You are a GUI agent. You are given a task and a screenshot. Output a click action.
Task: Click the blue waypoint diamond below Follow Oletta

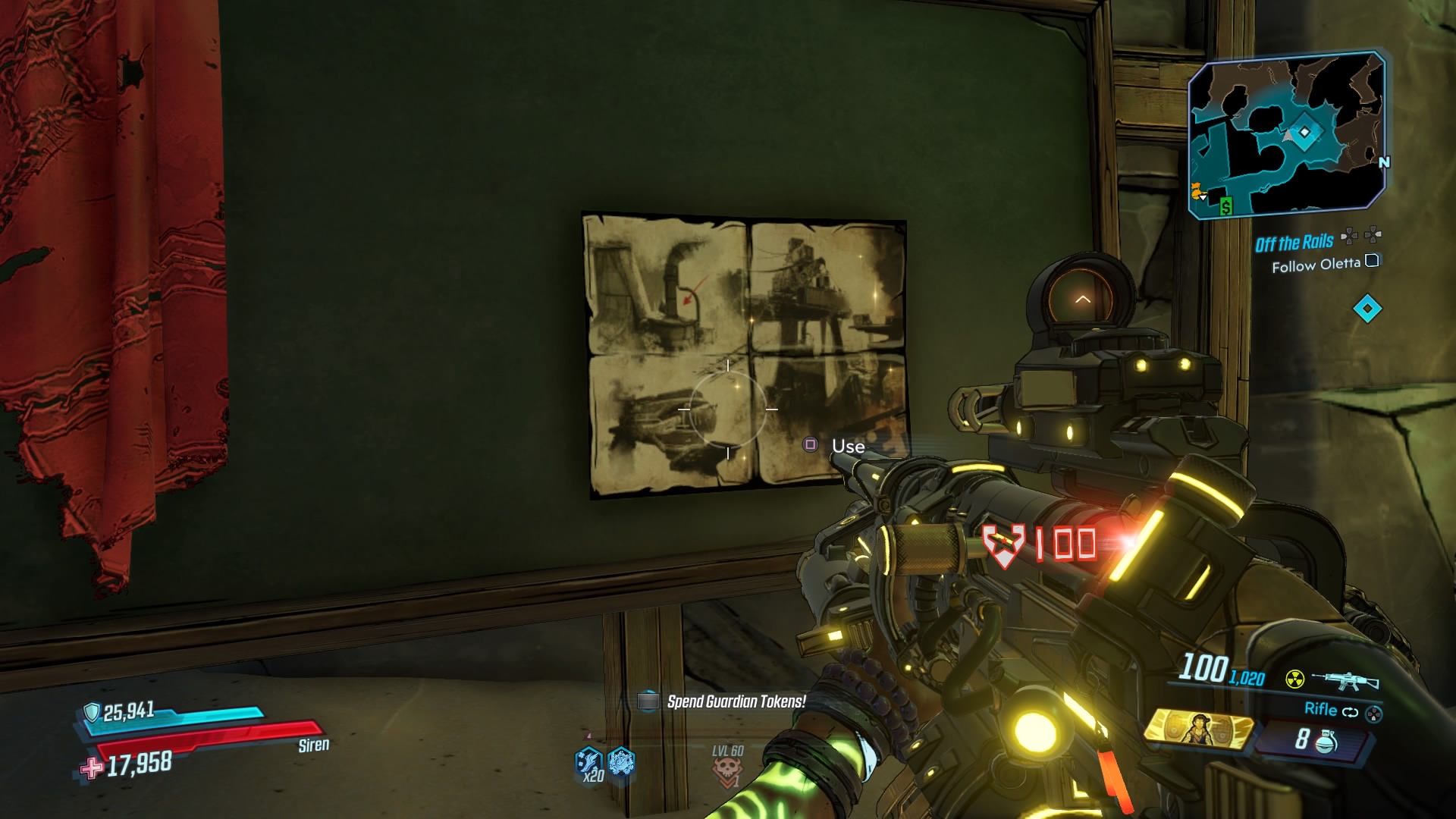1367,309
